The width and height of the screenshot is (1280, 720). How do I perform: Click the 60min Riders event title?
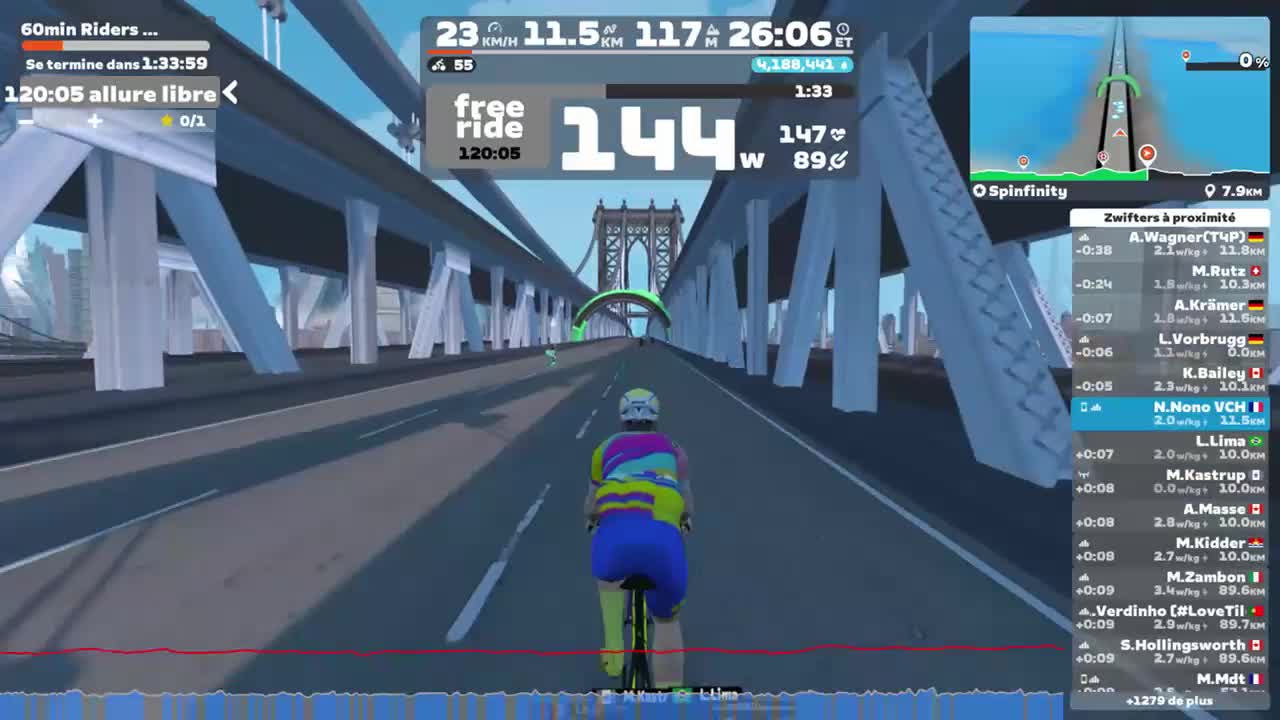click(x=87, y=29)
